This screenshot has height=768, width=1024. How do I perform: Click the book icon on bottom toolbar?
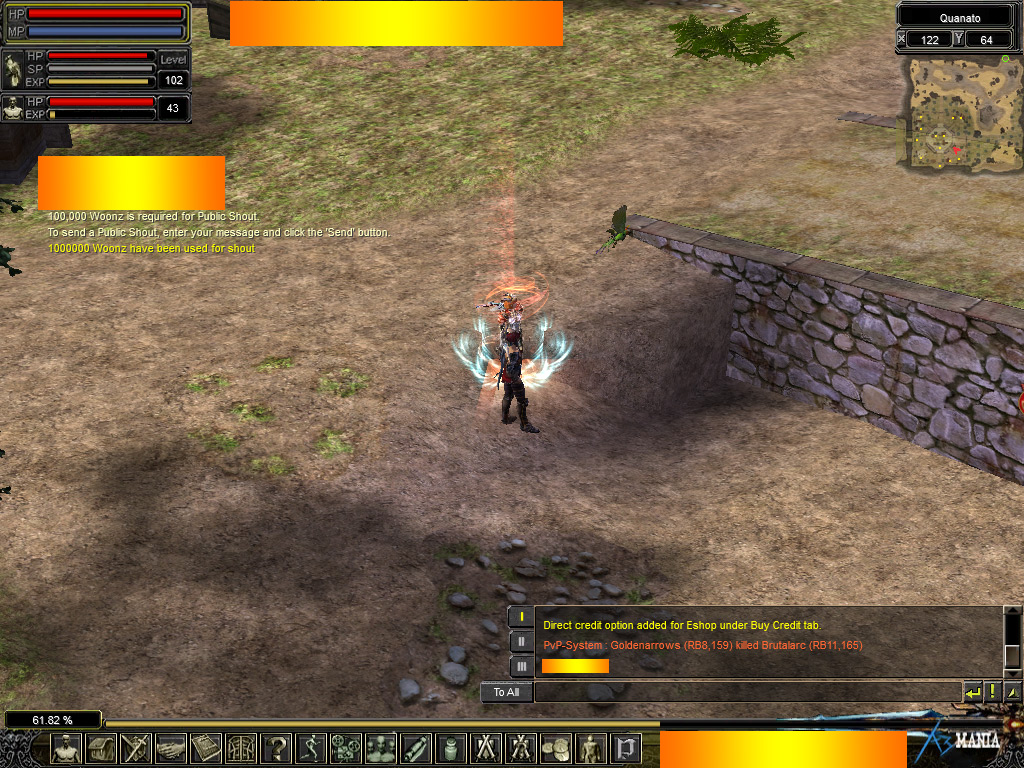tap(206, 748)
